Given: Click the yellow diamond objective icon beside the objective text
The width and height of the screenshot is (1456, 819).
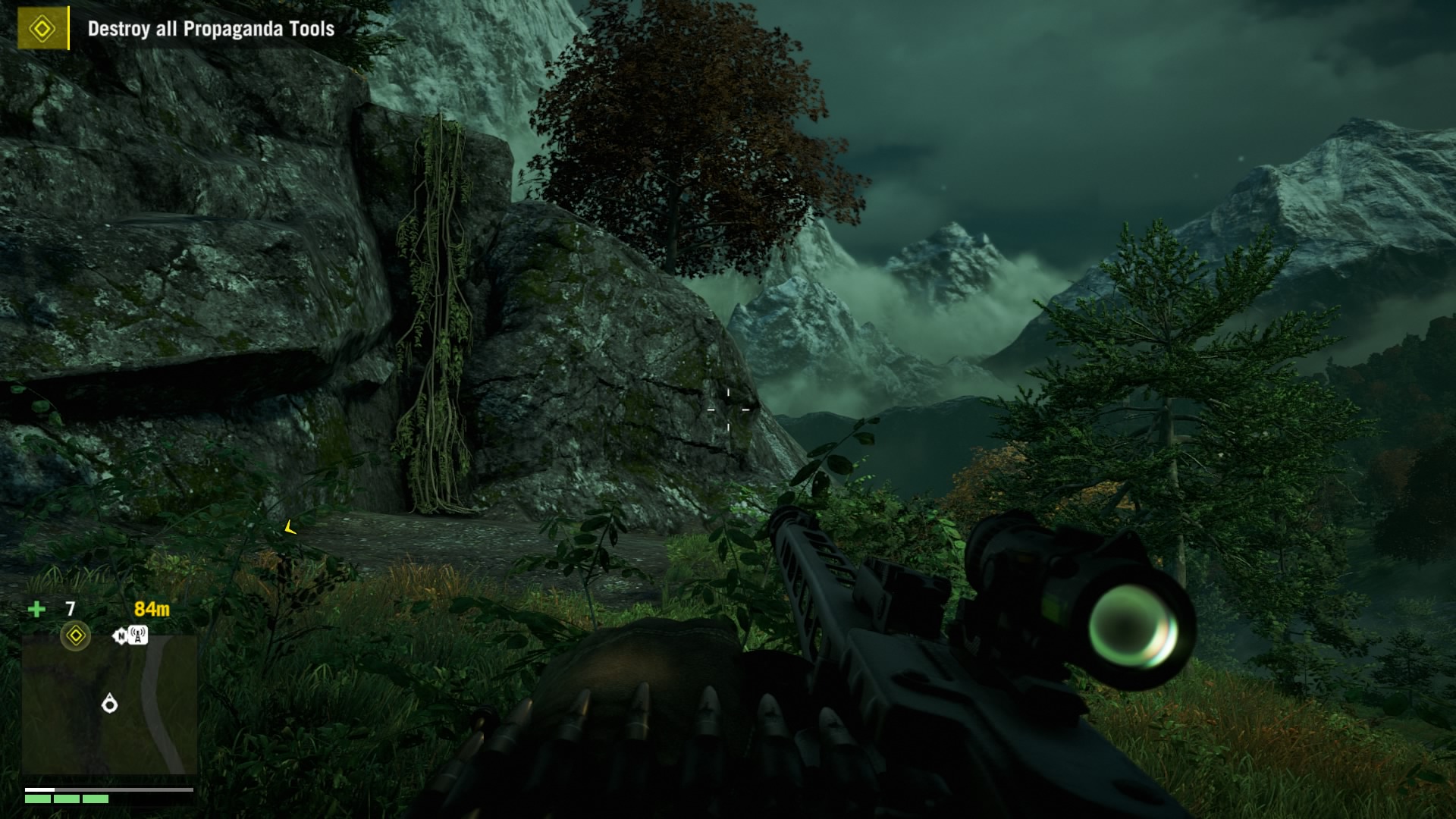Looking at the screenshot, I should pos(42,30).
